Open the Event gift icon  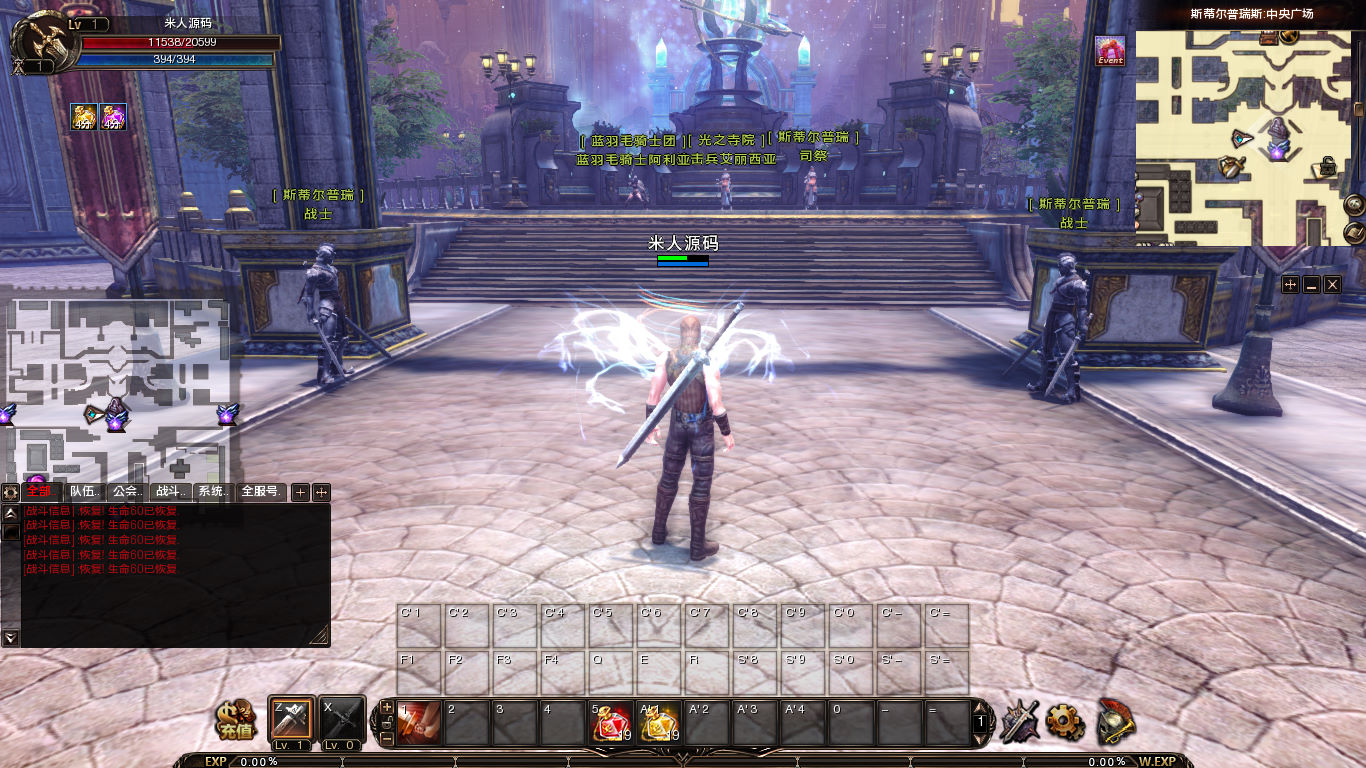tap(1110, 50)
